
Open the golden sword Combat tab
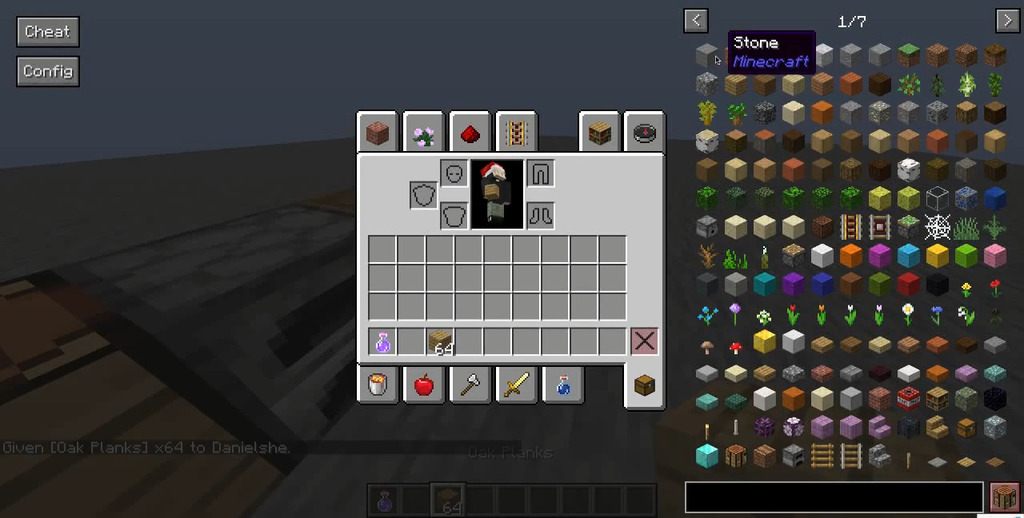click(516, 385)
